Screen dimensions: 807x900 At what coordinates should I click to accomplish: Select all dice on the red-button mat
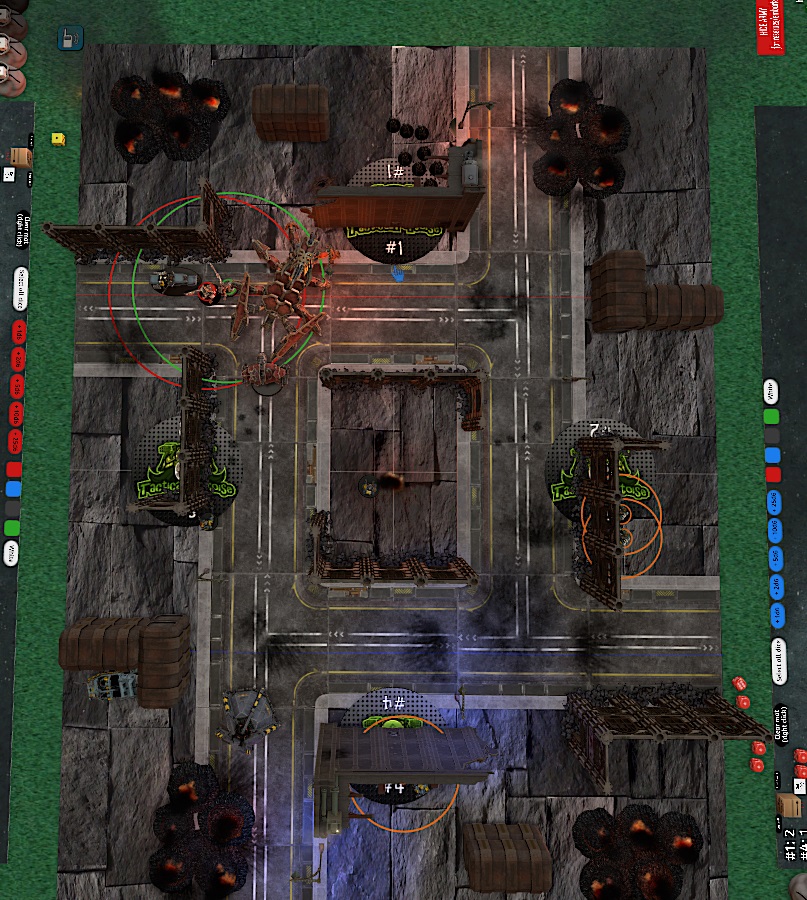tap(19, 288)
